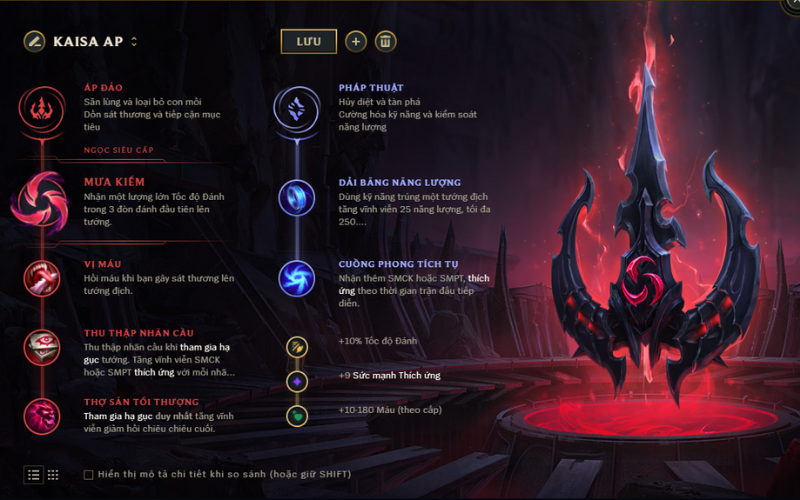The image size is (800, 500).
Task: Select the Cuồng Phong Tích Tụ rune
Action: click(x=297, y=278)
